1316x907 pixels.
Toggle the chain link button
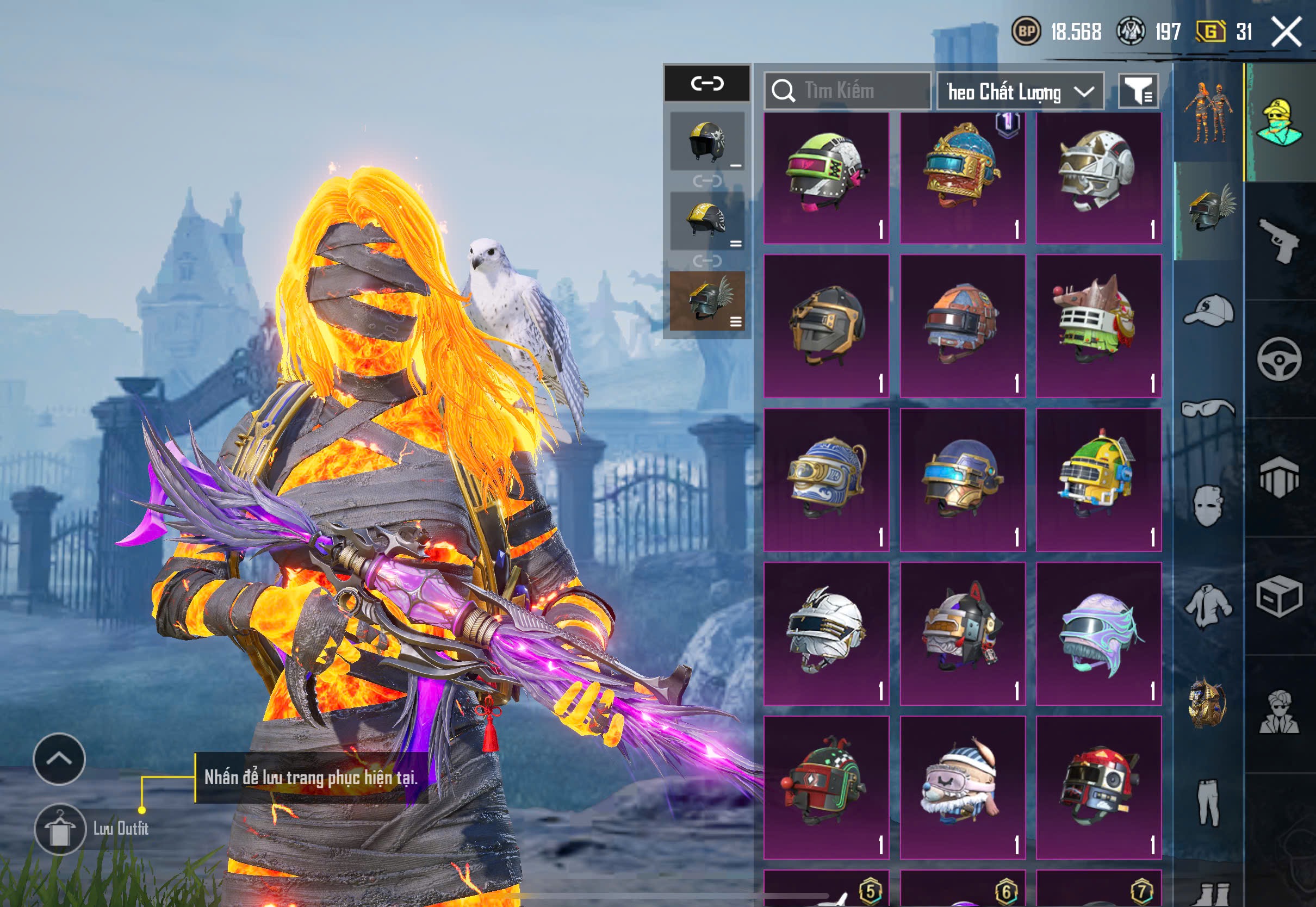[707, 84]
